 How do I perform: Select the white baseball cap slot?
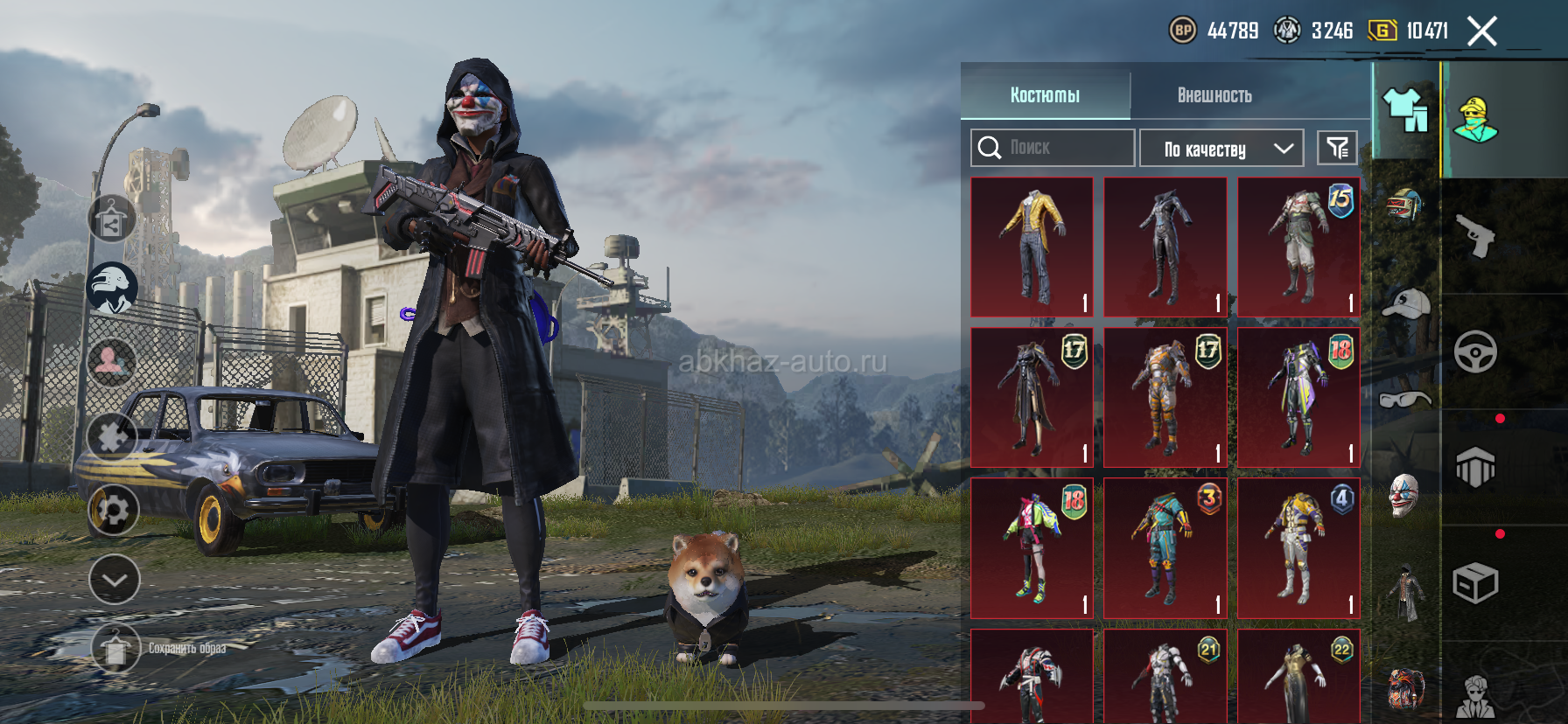[1405, 304]
